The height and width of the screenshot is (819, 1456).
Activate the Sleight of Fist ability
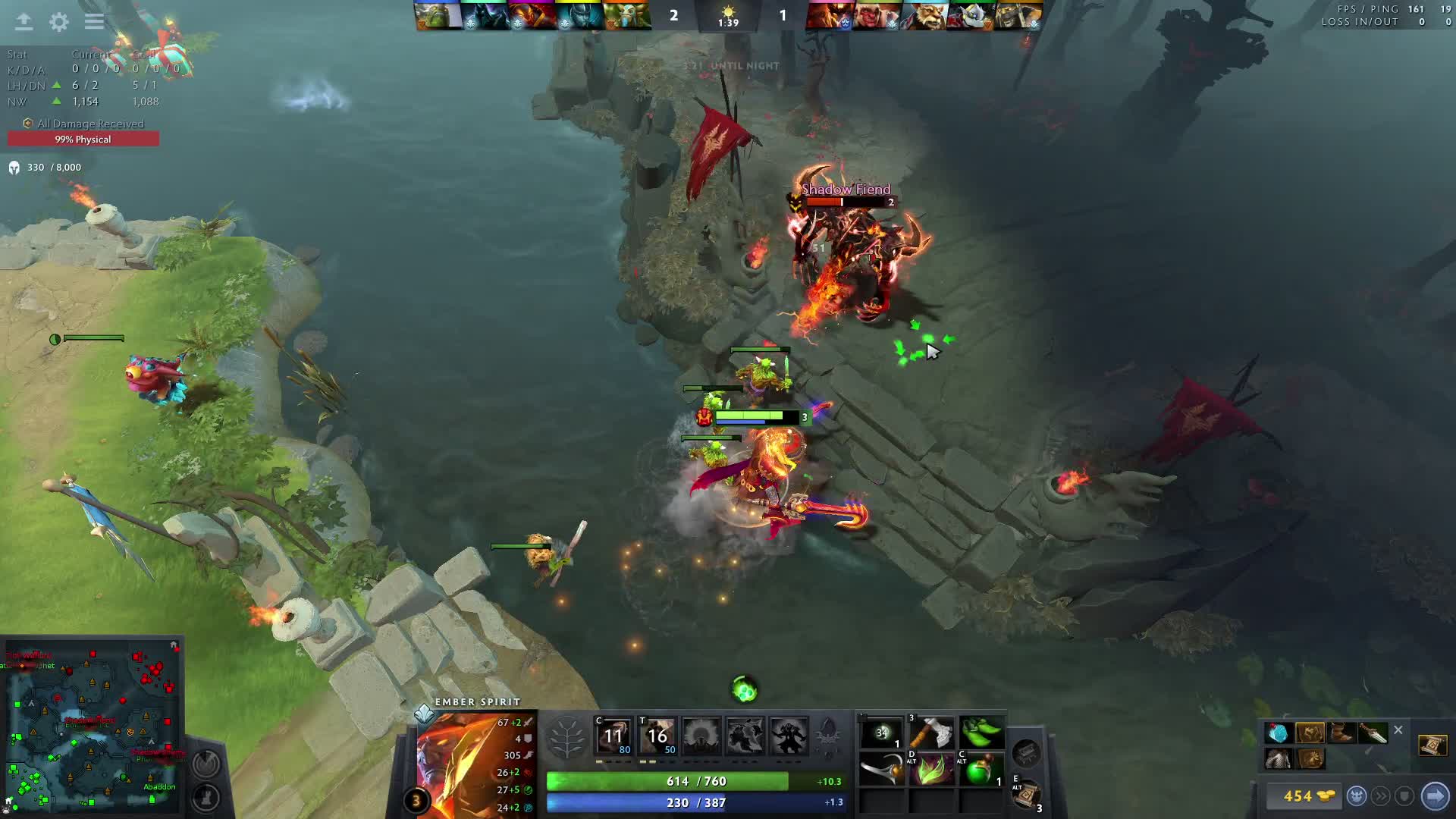(657, 736)
